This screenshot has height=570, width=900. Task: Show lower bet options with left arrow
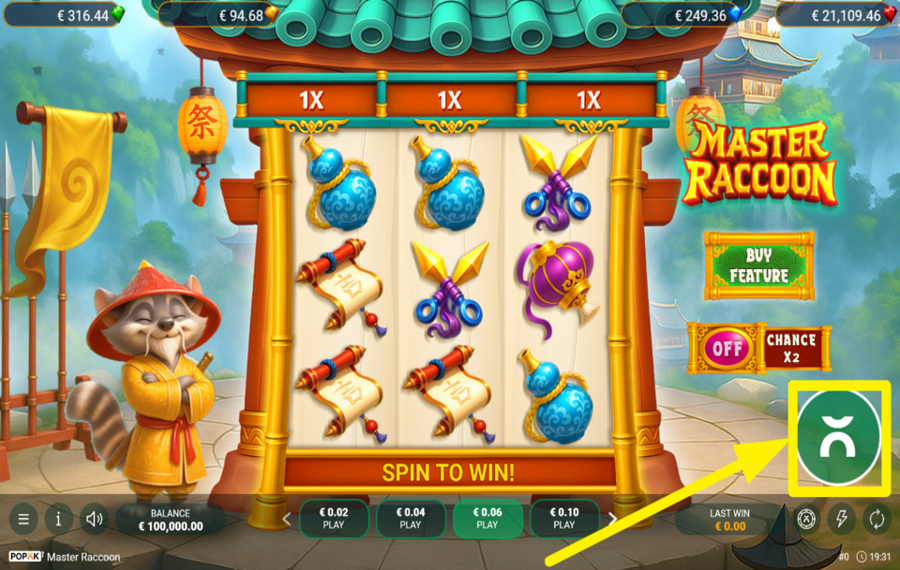coord(288,519)
